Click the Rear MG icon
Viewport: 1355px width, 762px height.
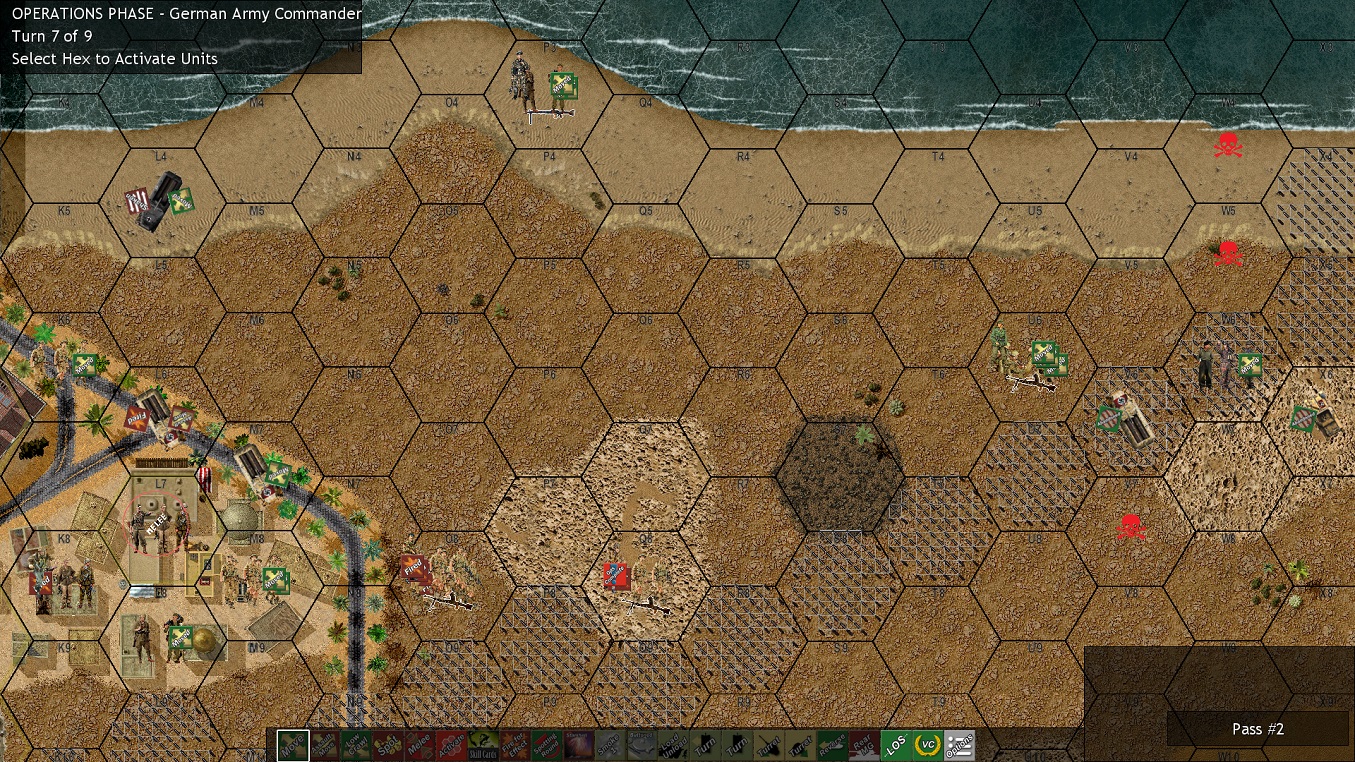(864, 745)
